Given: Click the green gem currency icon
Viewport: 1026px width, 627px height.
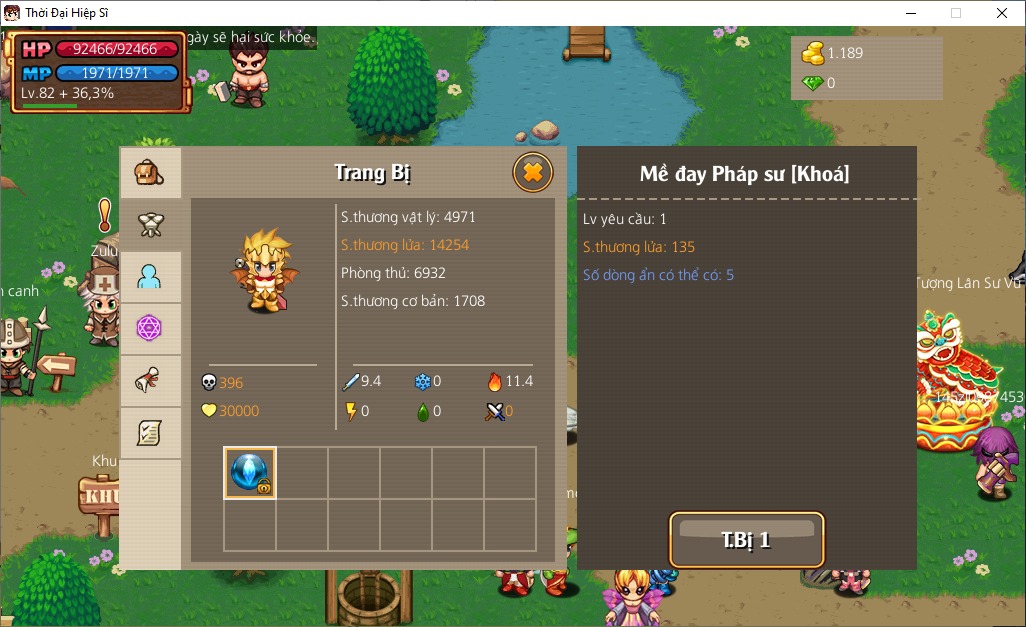Looking at the screenshot, I should (812, 83).
